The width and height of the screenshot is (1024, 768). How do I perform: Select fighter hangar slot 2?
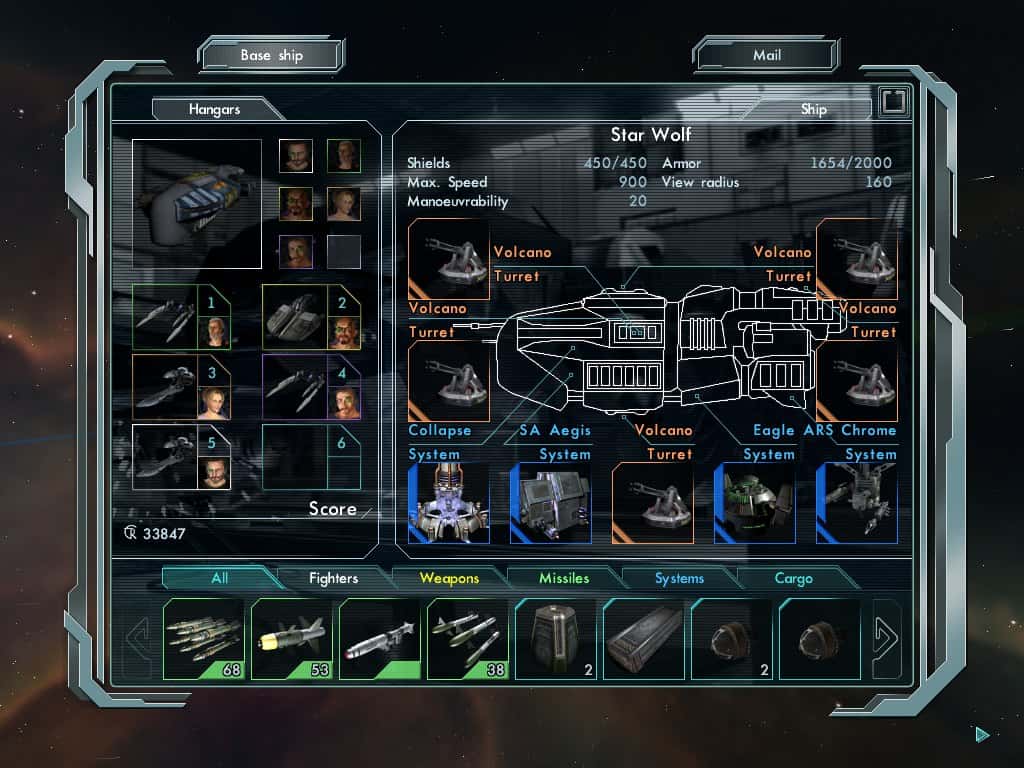click(x=310, y=316)
